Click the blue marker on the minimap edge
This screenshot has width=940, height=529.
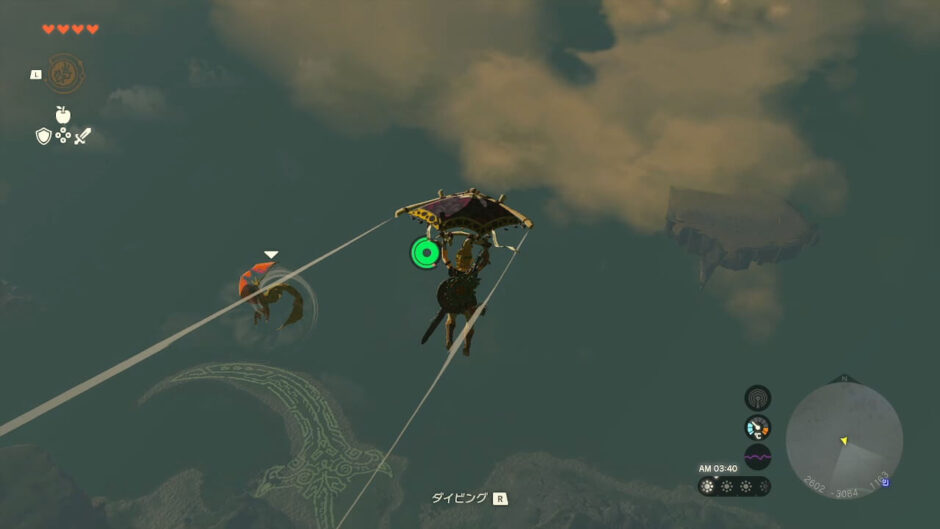[x=884, y=482]
